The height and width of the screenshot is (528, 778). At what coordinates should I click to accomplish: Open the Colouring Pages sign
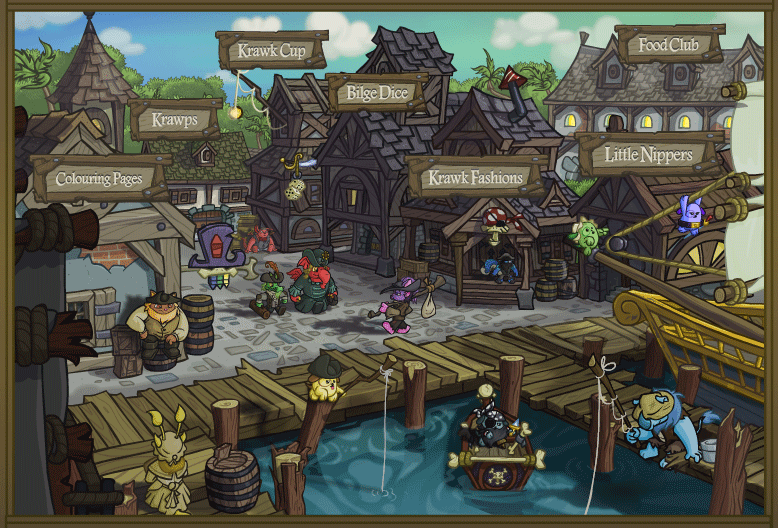coord(97,180)
